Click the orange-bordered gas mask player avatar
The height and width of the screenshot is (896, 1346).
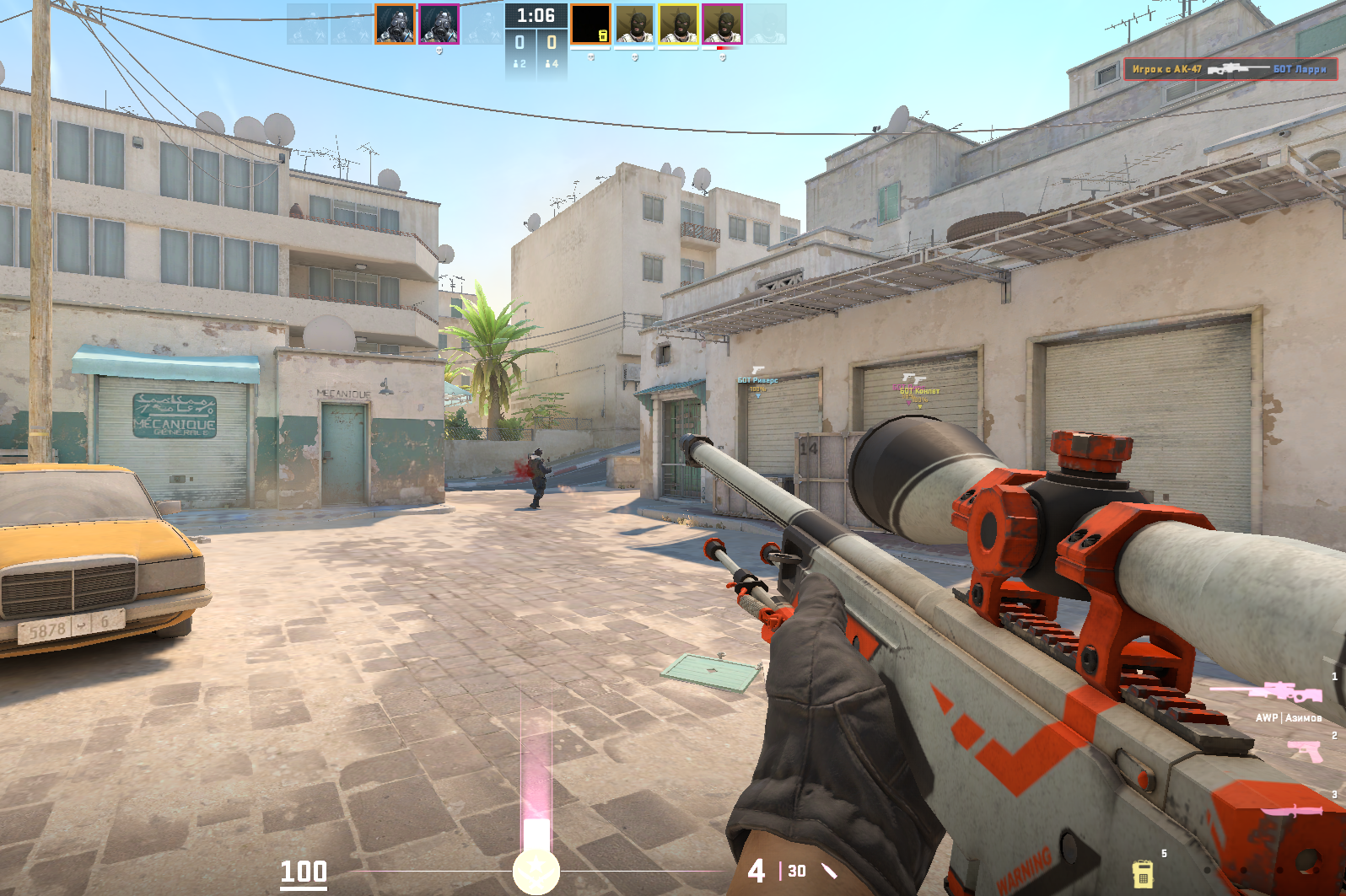(x=395, y=24)
